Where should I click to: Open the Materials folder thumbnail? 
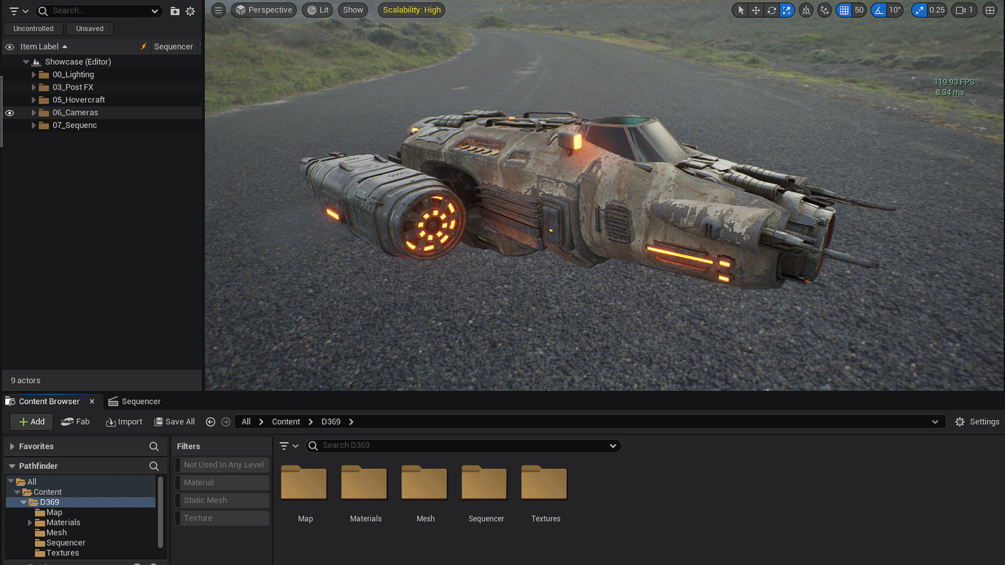click(365, 484)
